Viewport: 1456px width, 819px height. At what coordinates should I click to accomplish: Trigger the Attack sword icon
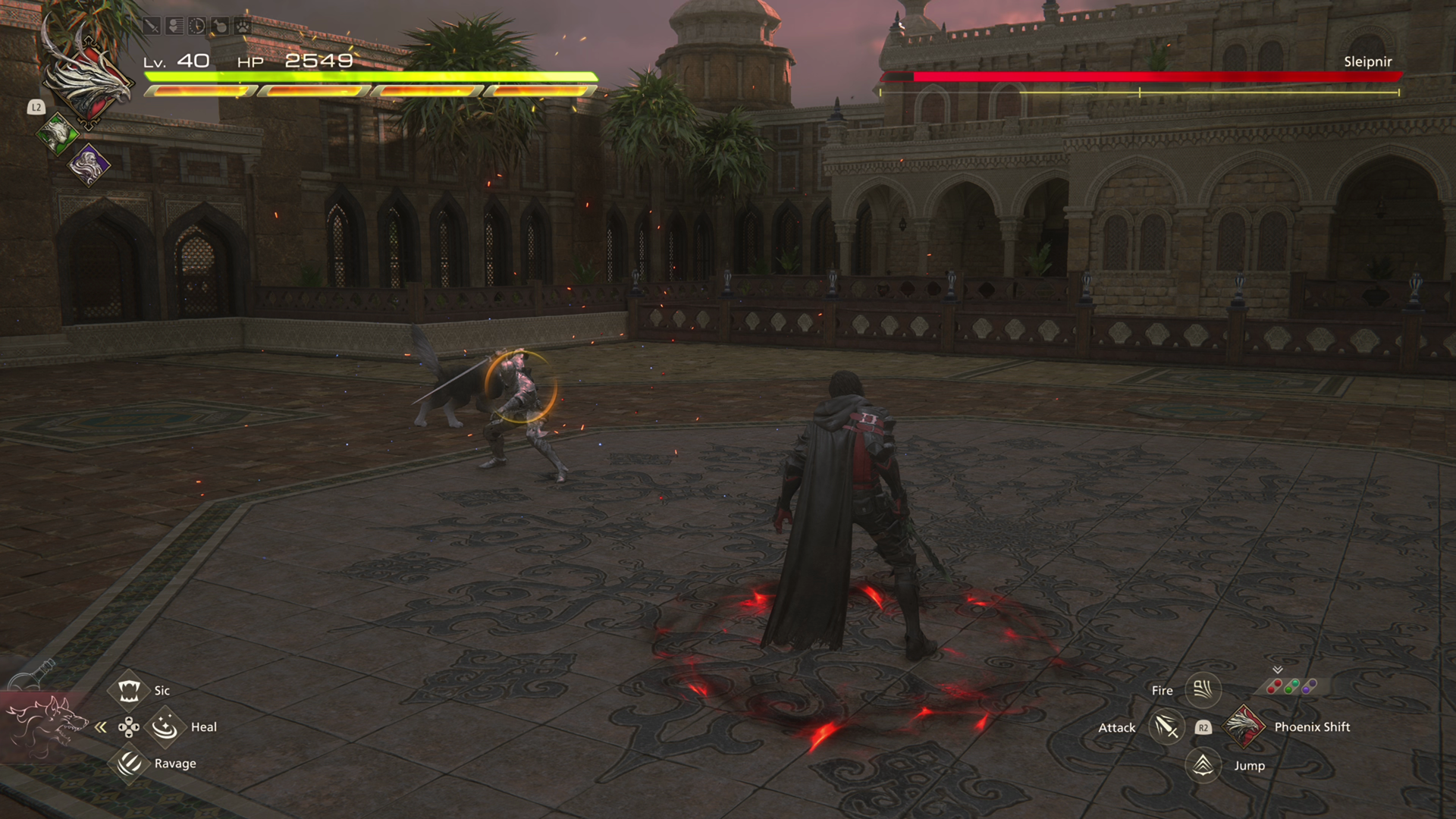(1166, 728)
